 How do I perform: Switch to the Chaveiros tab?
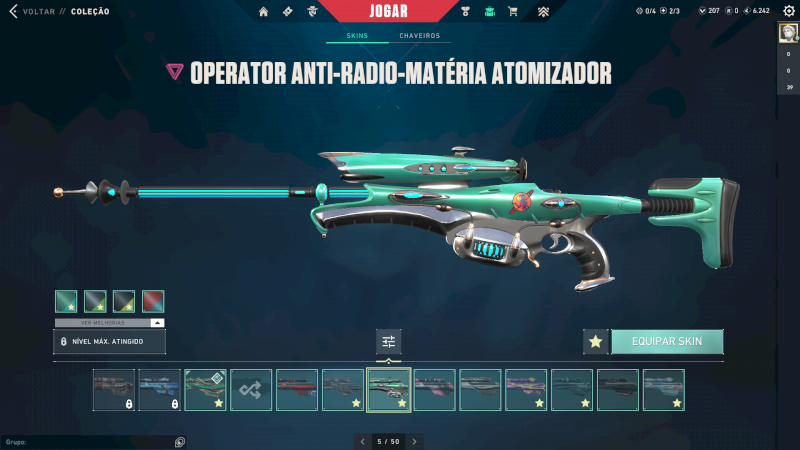pos(419,36)
